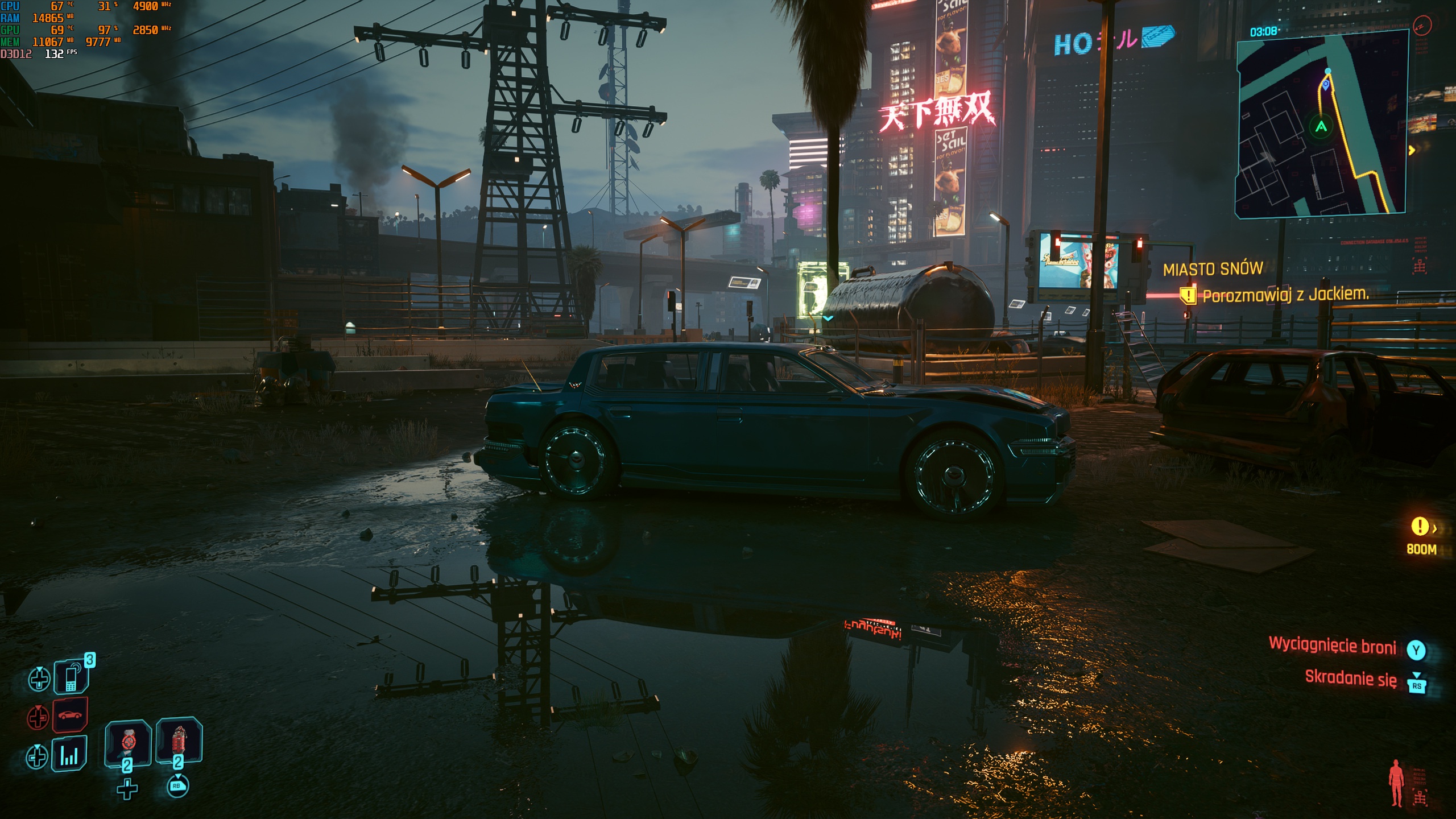1456x819 pixels.
Task: Select the blue waypoint marker on minimap
Action: pyautogui.click(x=1326, y=85)
